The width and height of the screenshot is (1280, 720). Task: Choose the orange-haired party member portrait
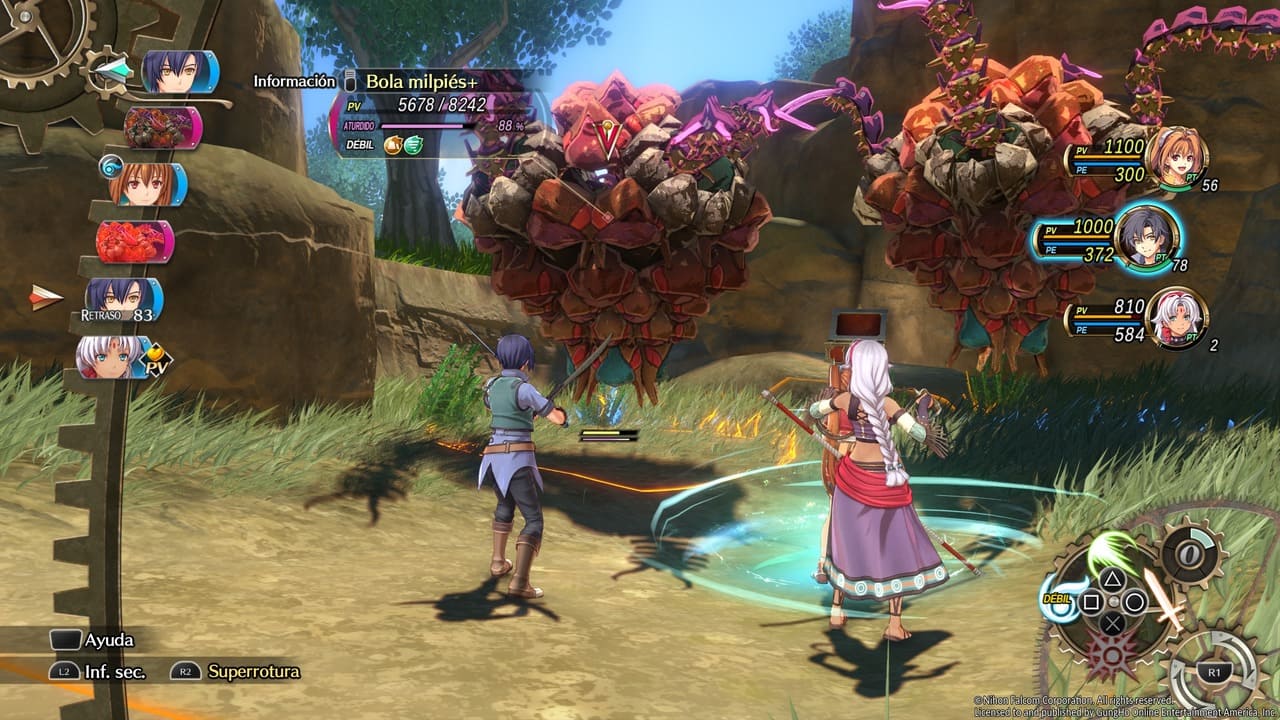[1176, 158]
